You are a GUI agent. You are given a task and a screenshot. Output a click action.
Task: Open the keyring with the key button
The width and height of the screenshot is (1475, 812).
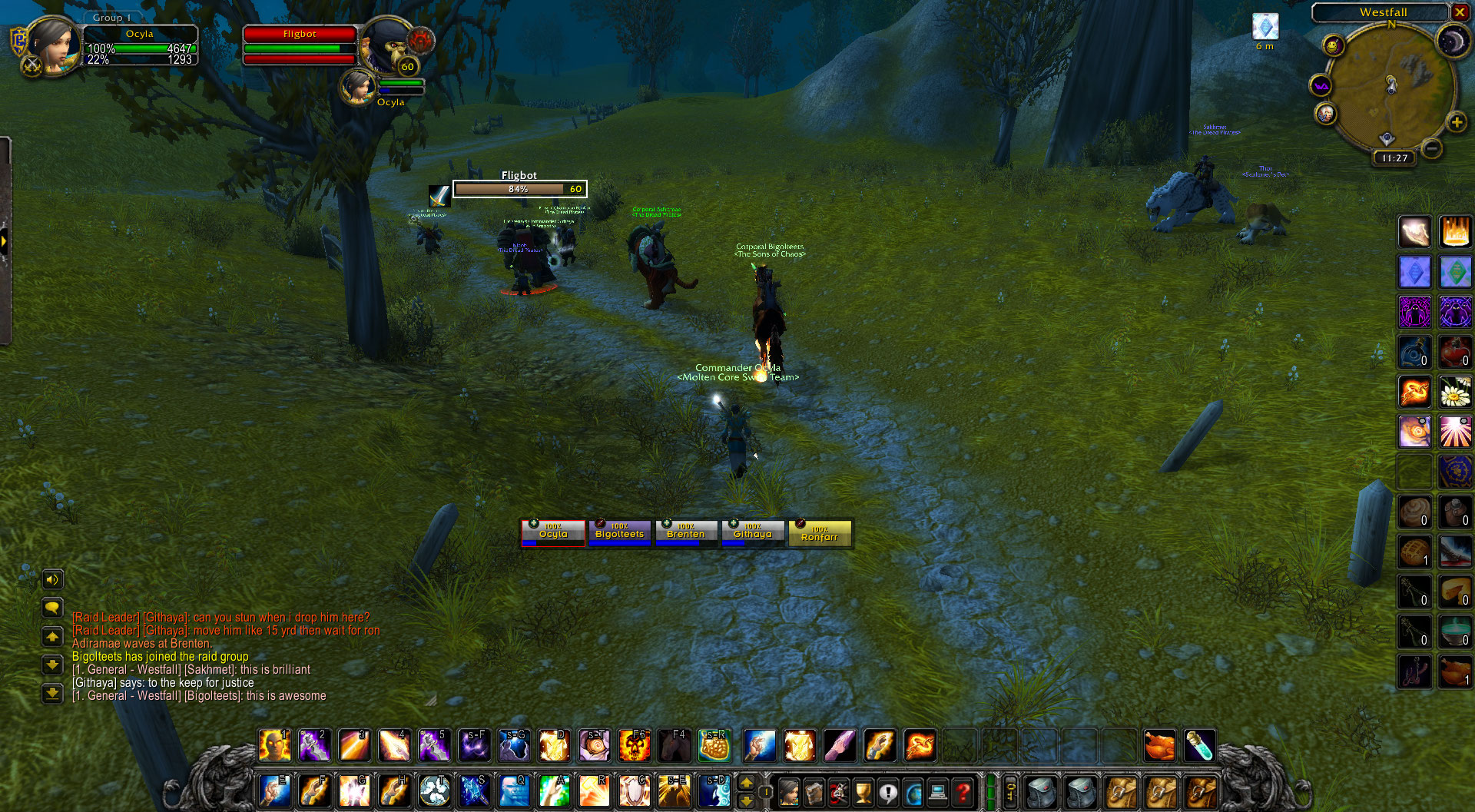pos(1011,792)
